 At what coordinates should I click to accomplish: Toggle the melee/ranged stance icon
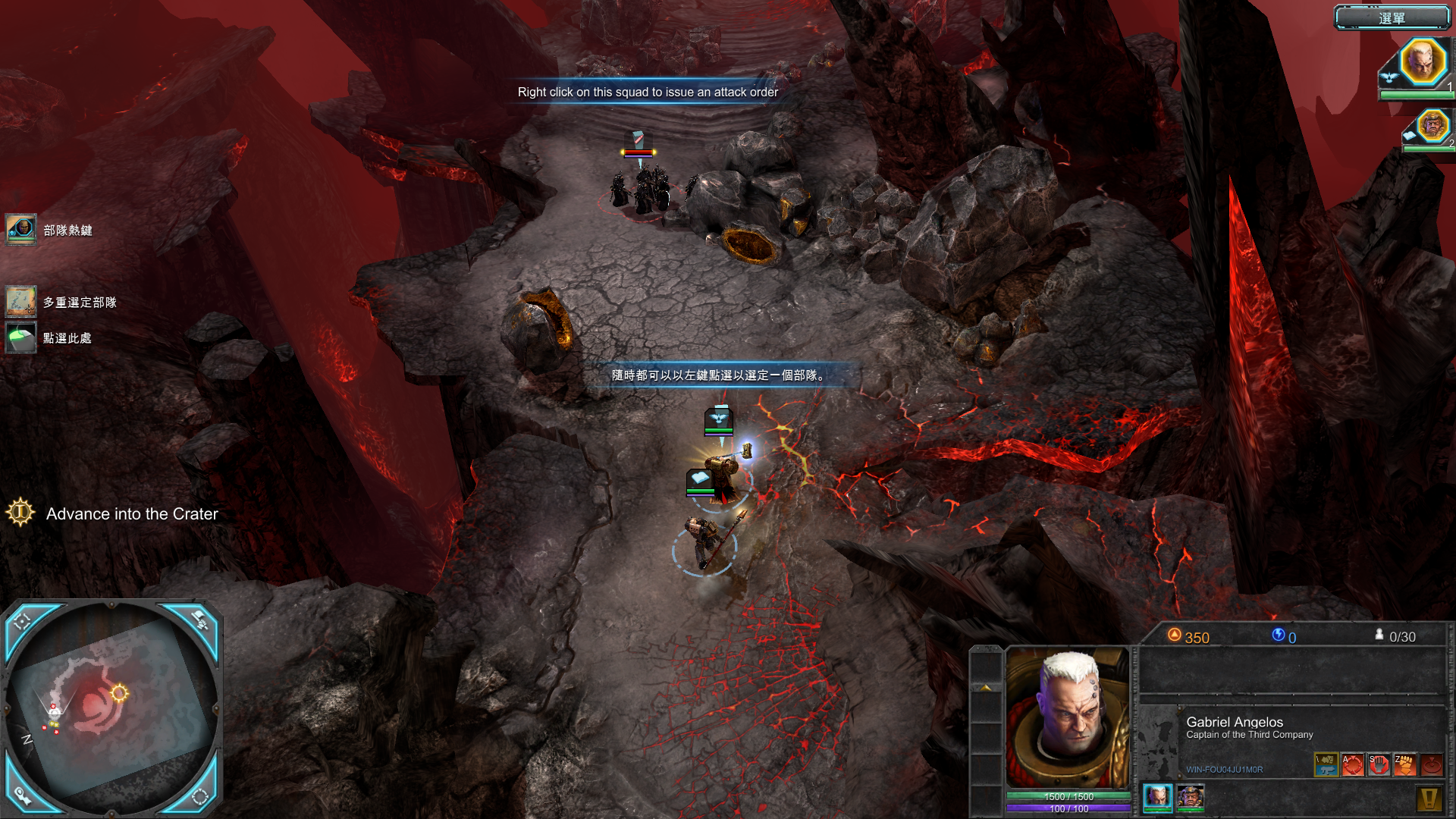point(1326,764)
